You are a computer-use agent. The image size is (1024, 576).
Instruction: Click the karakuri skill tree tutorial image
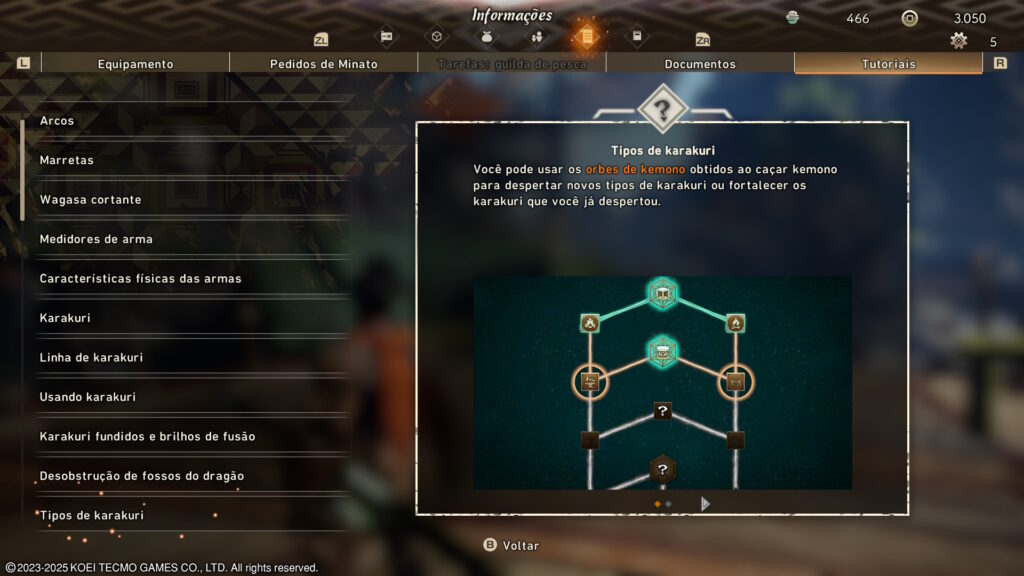pyautogui.click(x=662, y=382)
